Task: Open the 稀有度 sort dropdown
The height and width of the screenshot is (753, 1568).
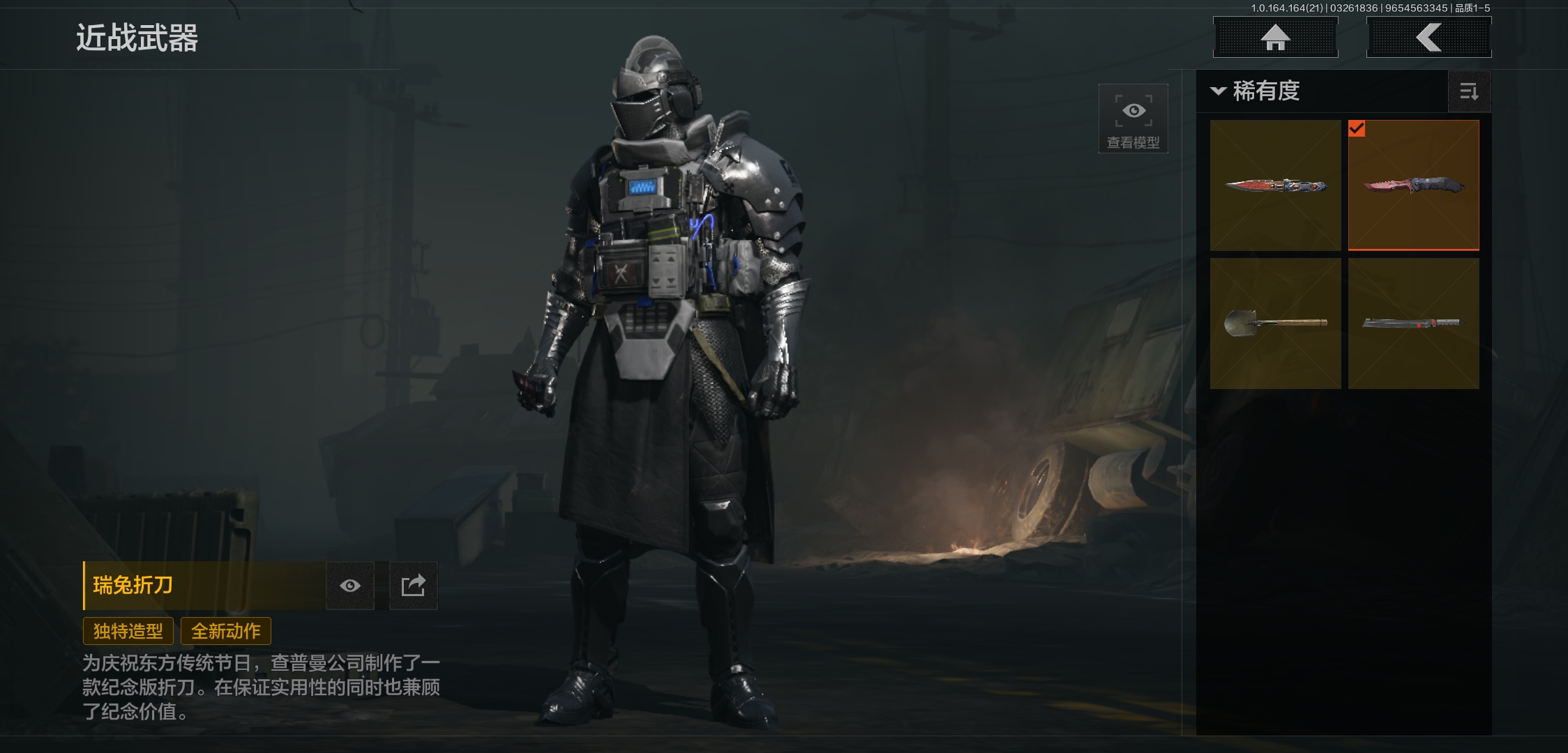Action: coord(1256,91)
